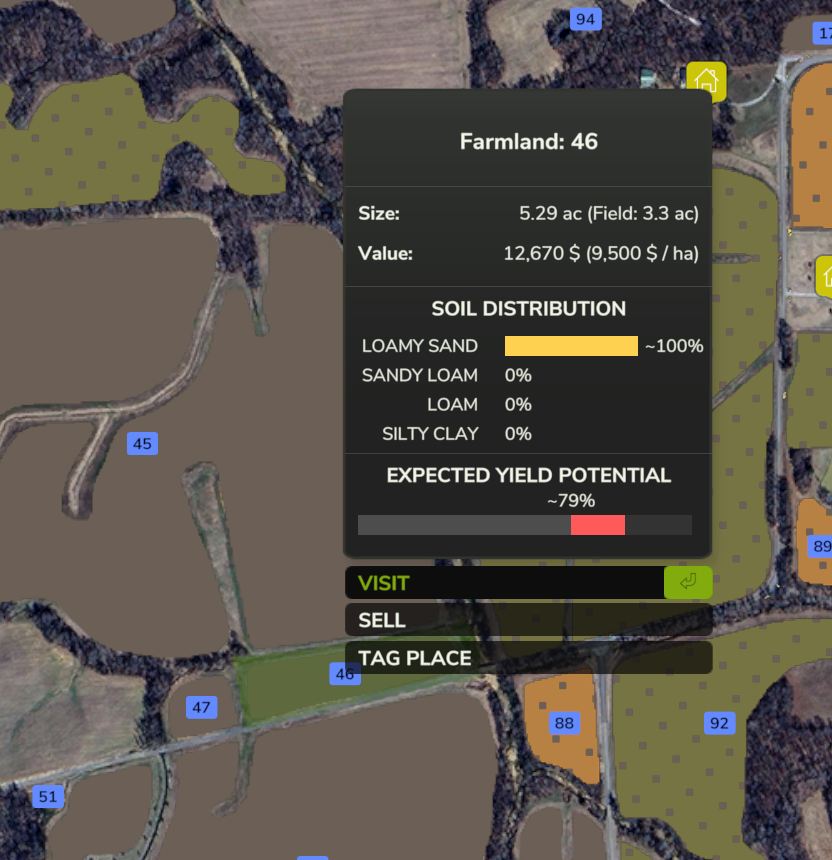This screenshot has height=860, width=832.
Task: Select the farmland 45 map marker
Action: tap(142, 444)
